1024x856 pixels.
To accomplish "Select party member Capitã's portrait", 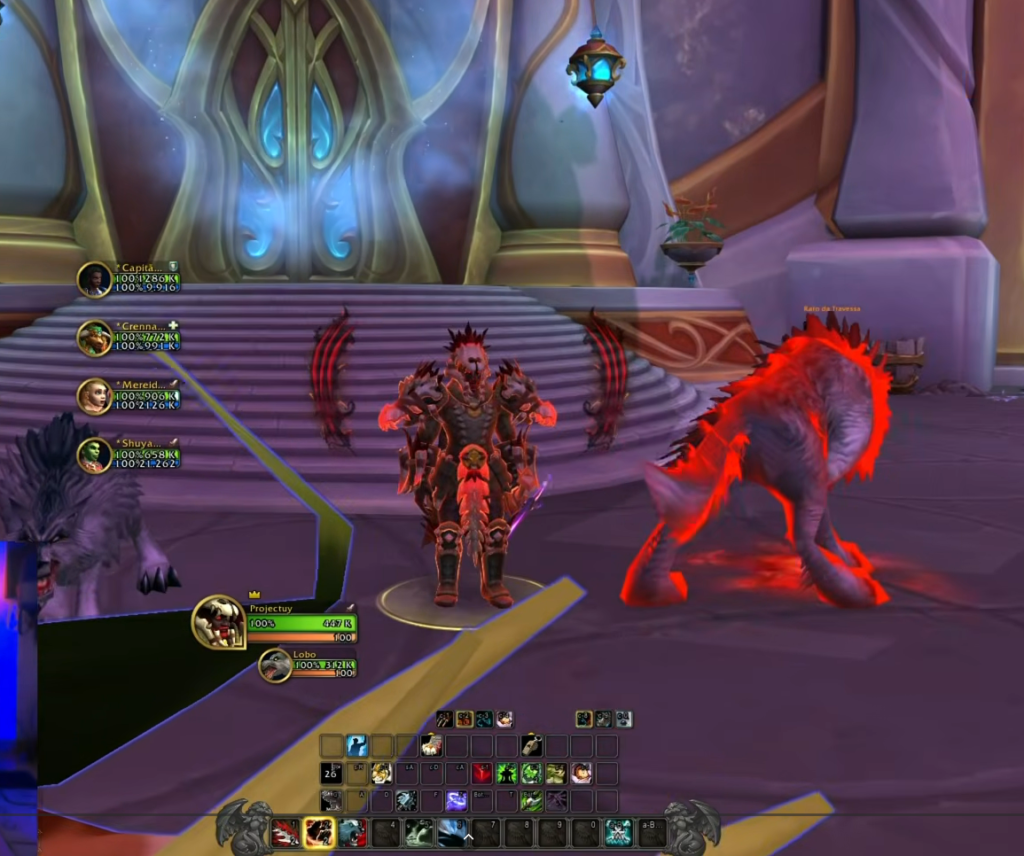I will pos(95,280).
